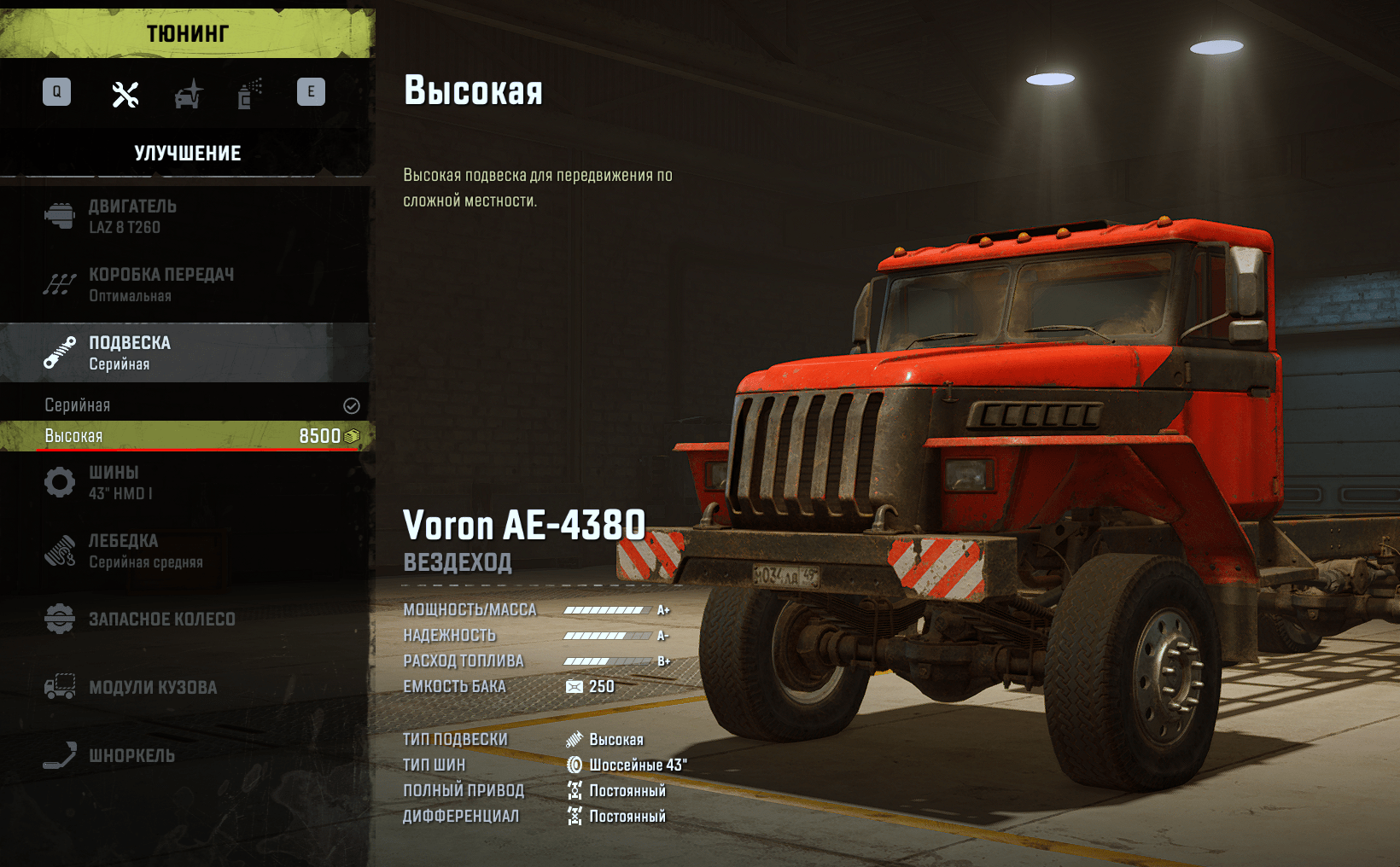Choose the Серийная suspension option
Image resolution: width=1400 pixels, height=867 pixels.
pos(186,405)
